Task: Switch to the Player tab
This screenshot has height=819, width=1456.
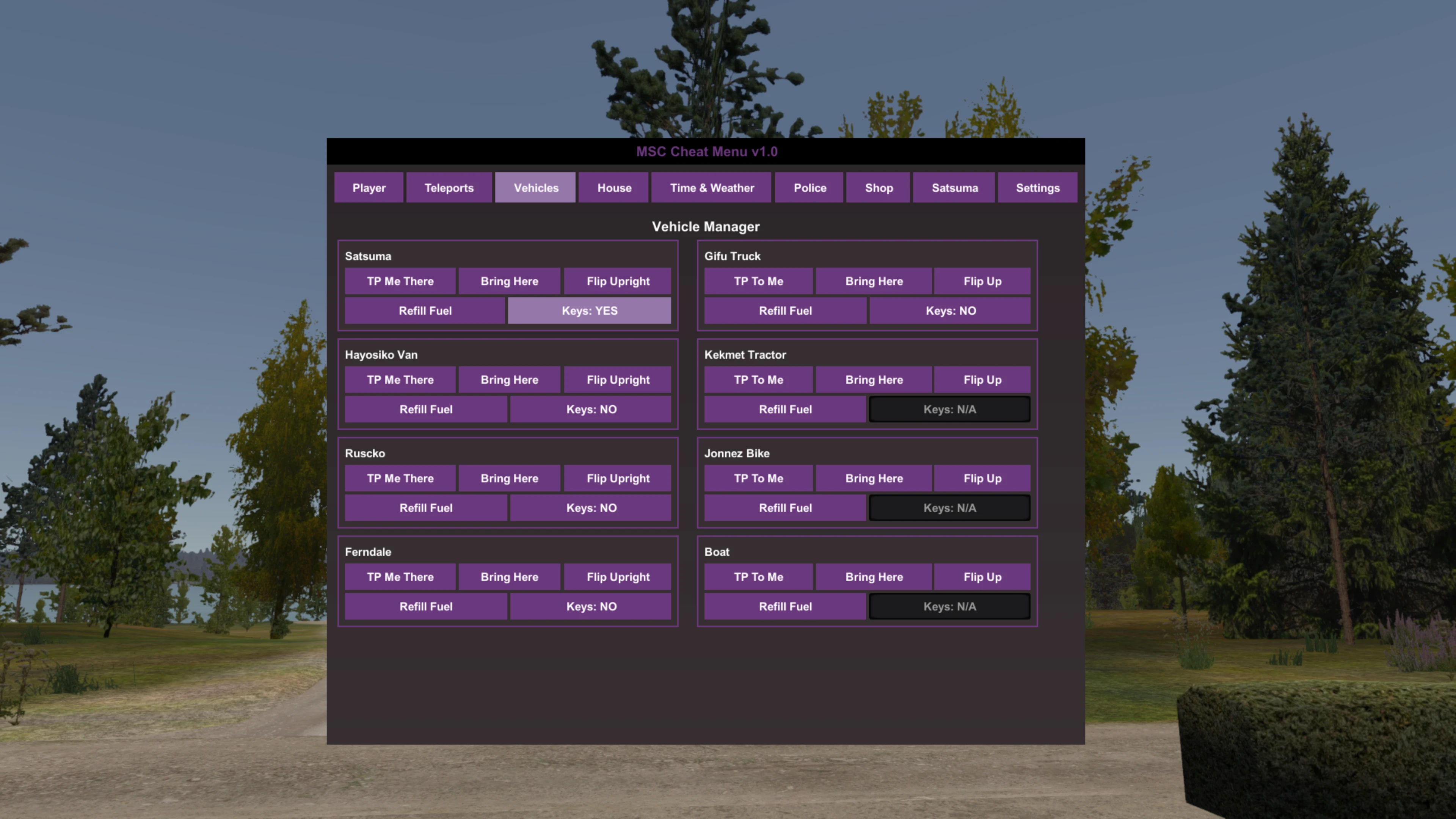Action: tap(369, 188)
